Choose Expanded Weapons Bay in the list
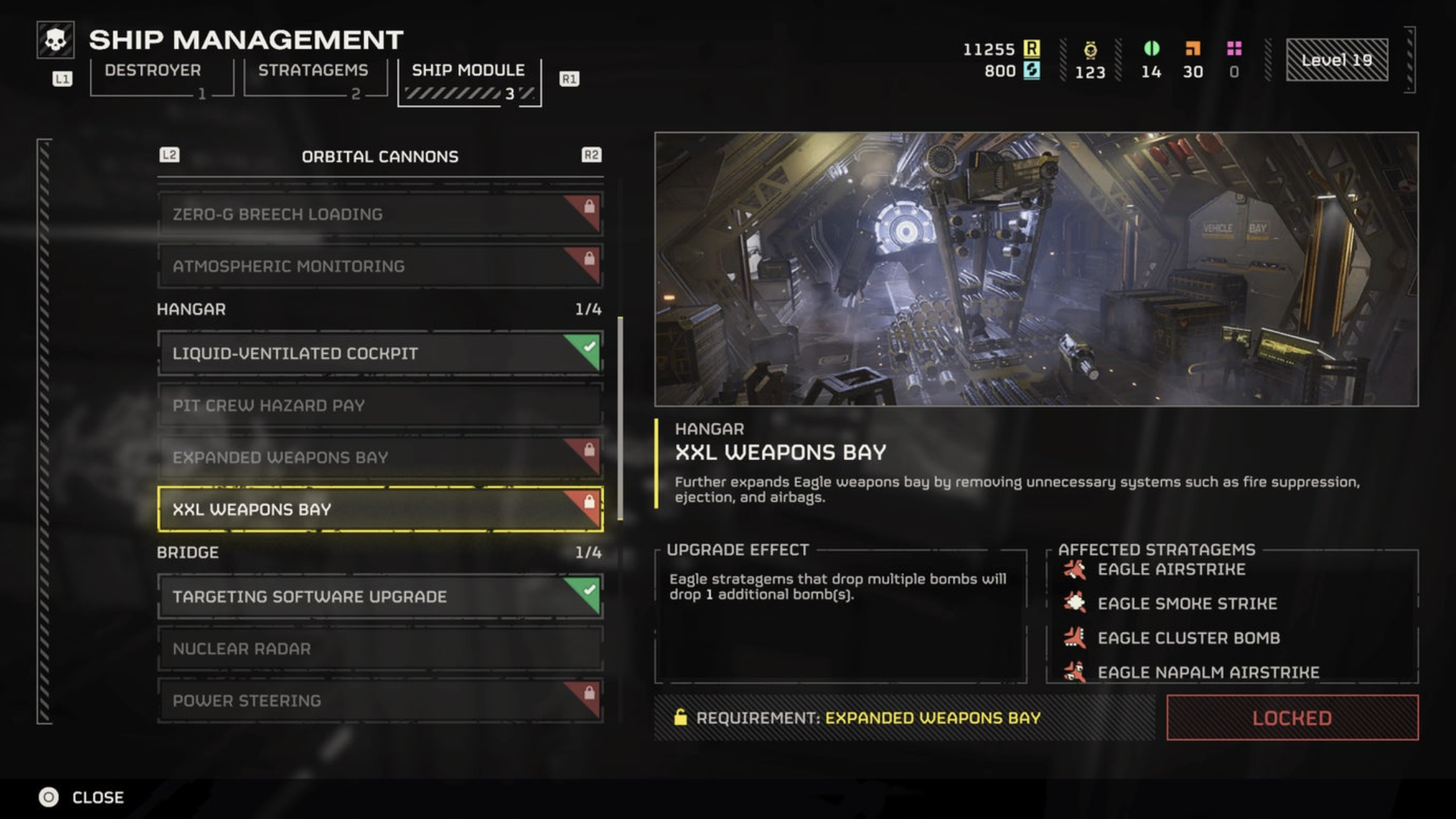1456x819 pixels. [379, 457]
